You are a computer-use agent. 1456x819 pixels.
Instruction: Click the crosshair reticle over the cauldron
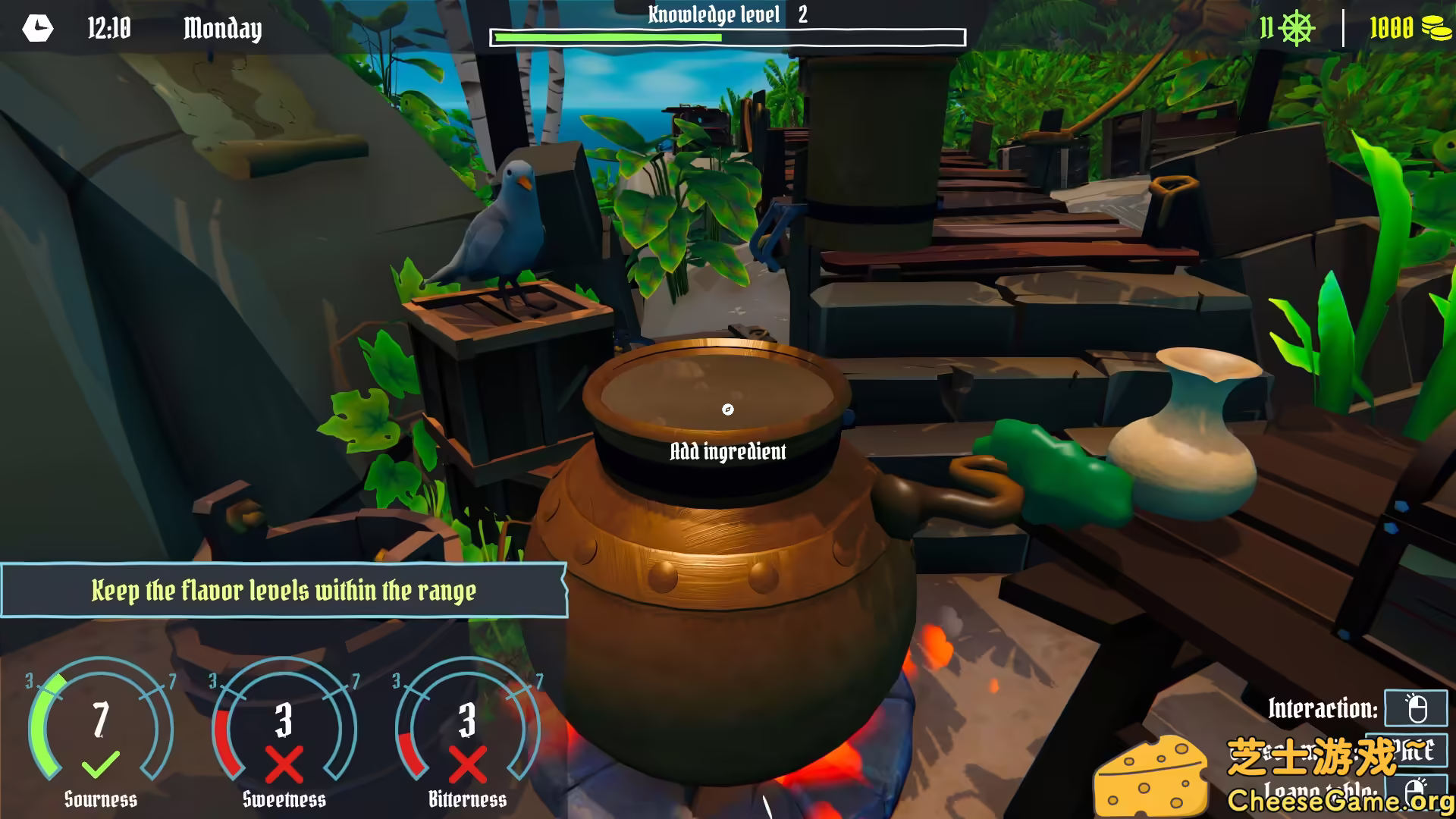point(729,409)
